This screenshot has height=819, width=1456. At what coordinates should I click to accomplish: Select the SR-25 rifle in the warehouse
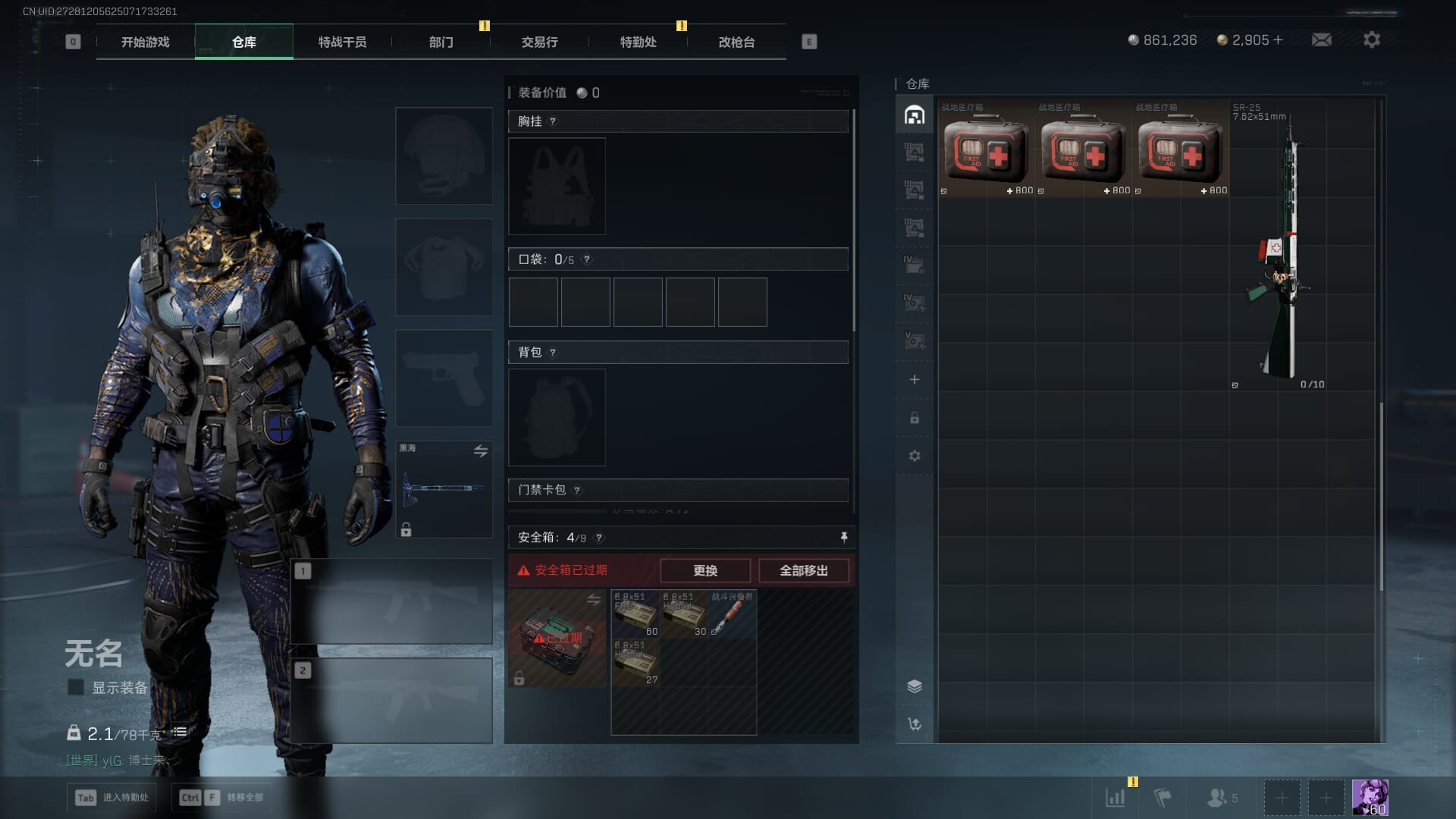(x=1279, y=250)
